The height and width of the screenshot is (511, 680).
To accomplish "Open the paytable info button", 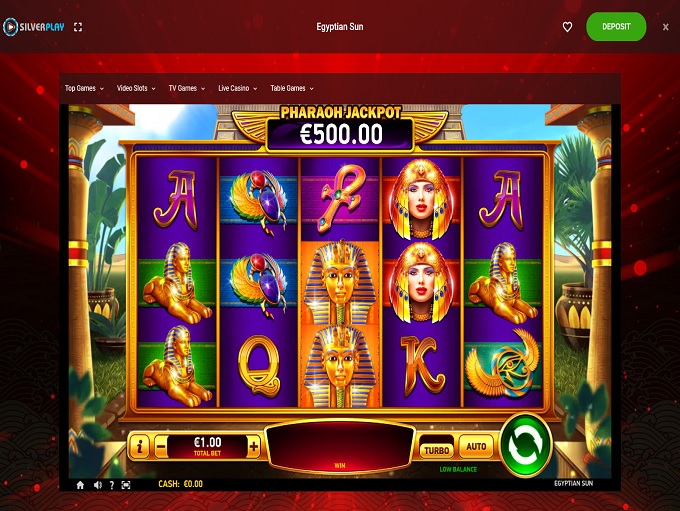I will pos(141,447).
